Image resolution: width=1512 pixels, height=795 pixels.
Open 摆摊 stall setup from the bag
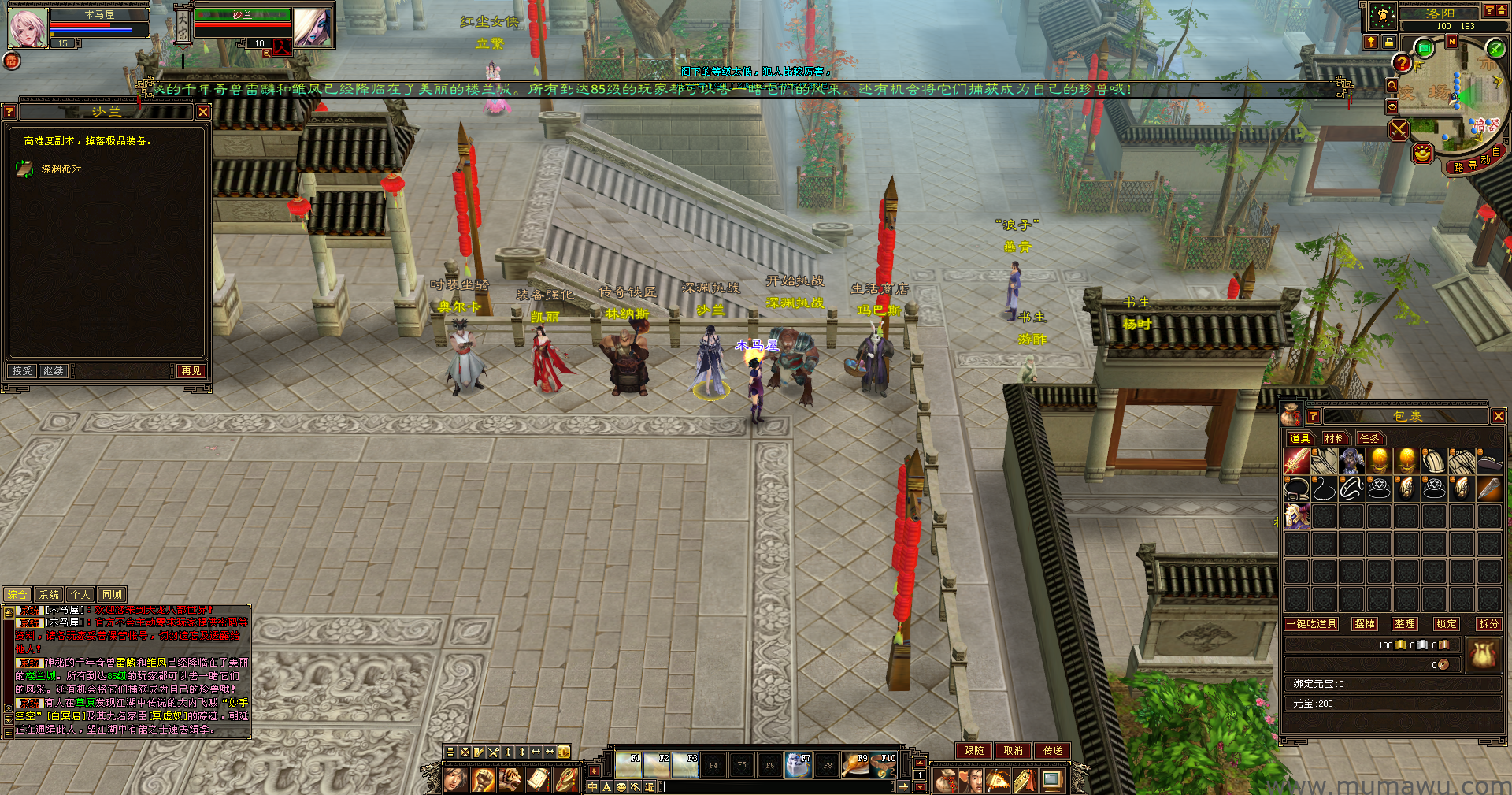1365,623
